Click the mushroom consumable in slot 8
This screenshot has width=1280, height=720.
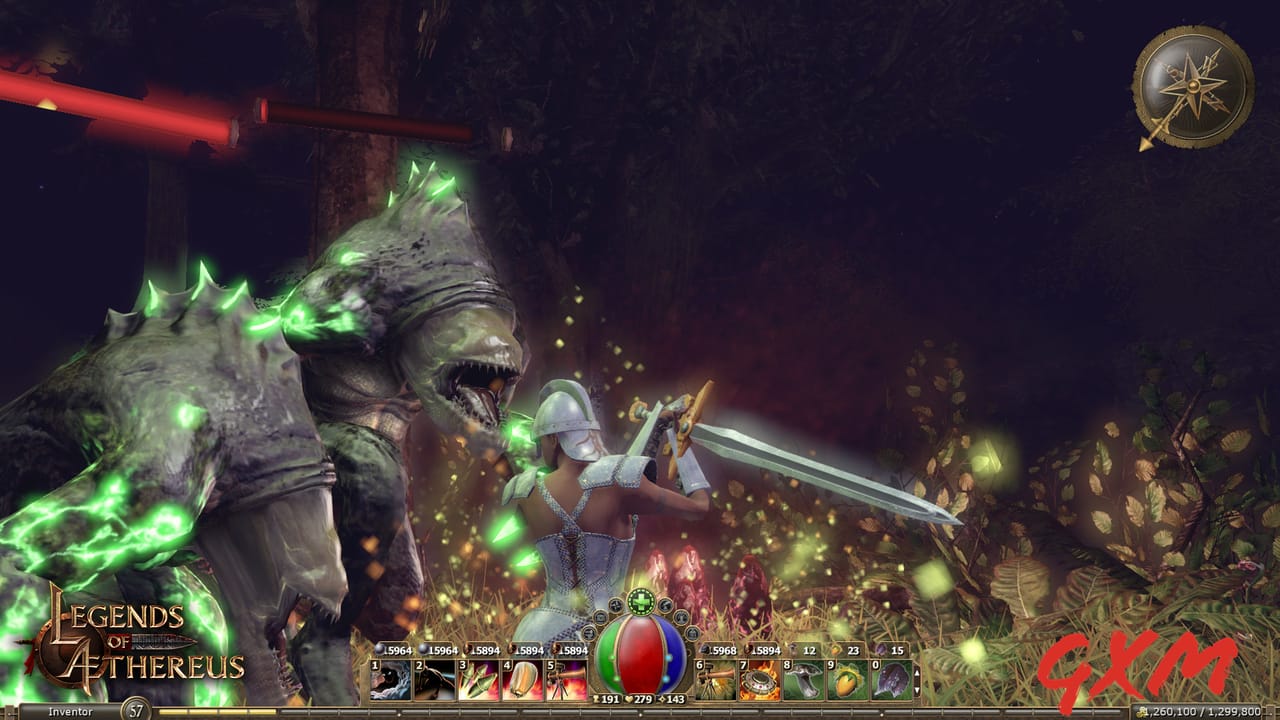(803, 679)
